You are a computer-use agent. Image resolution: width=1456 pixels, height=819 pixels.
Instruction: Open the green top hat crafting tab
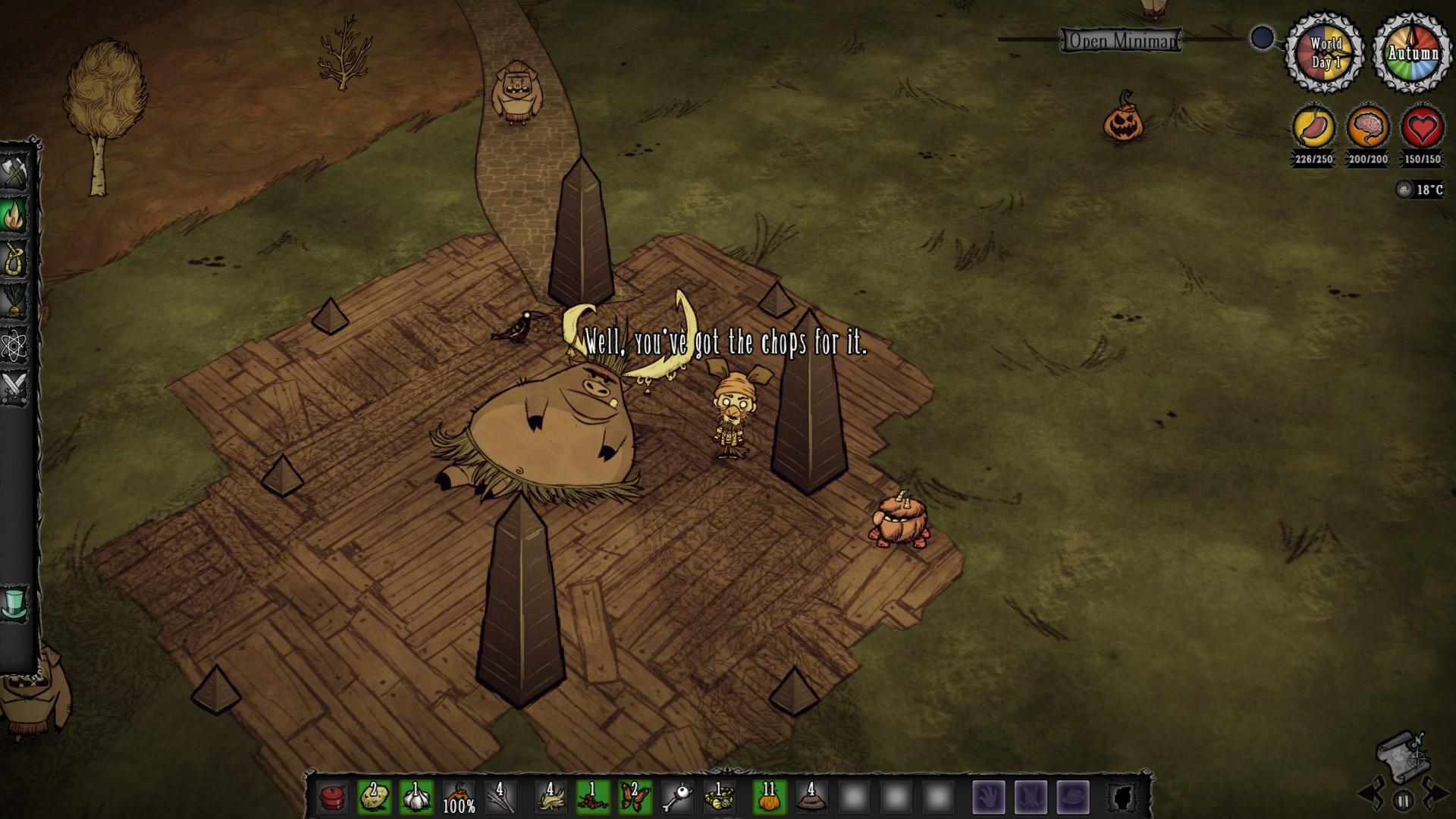pyautogui.click(x=15, y=603)
